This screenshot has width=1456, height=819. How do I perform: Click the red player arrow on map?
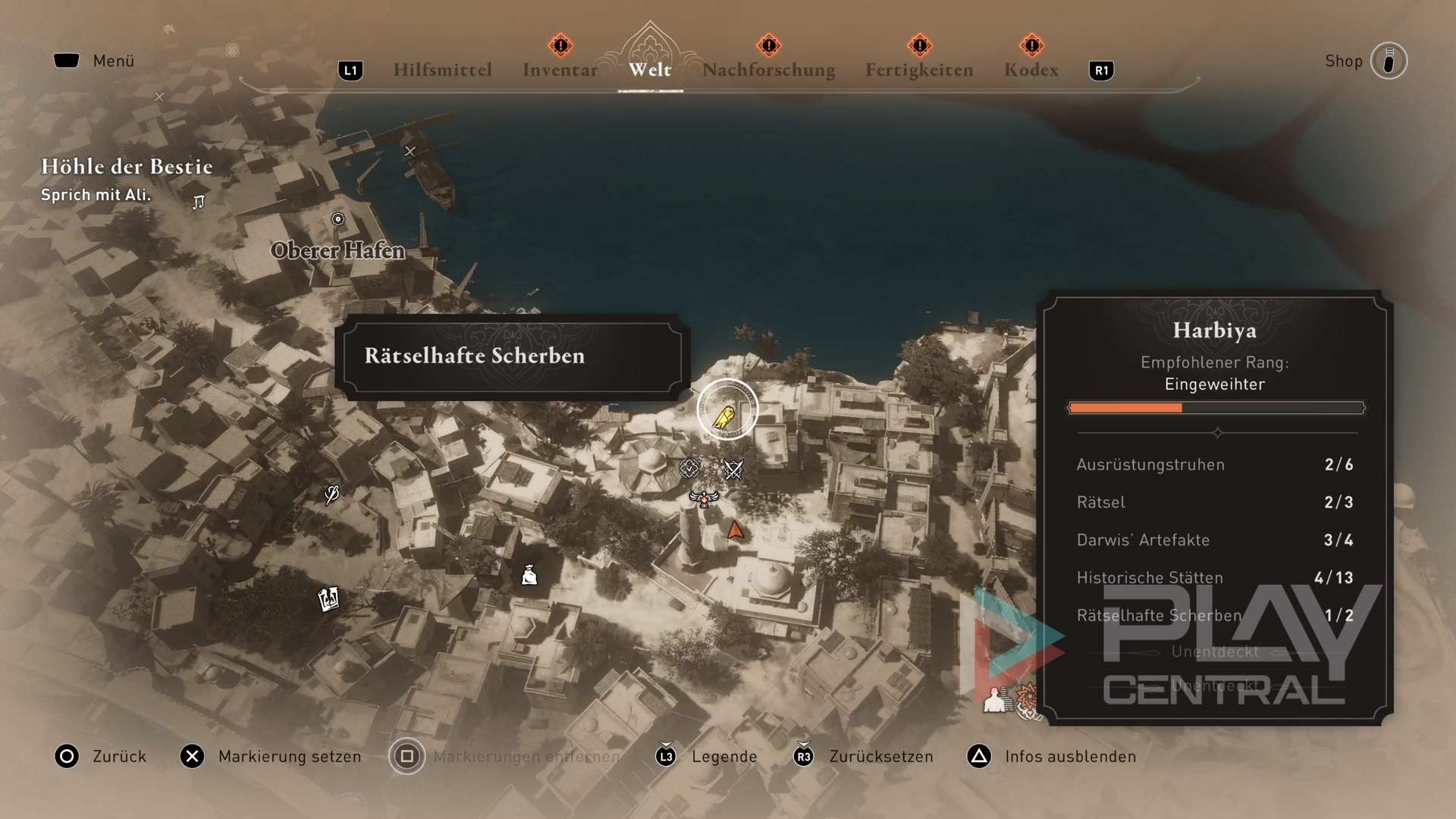[x=736, y=529]
